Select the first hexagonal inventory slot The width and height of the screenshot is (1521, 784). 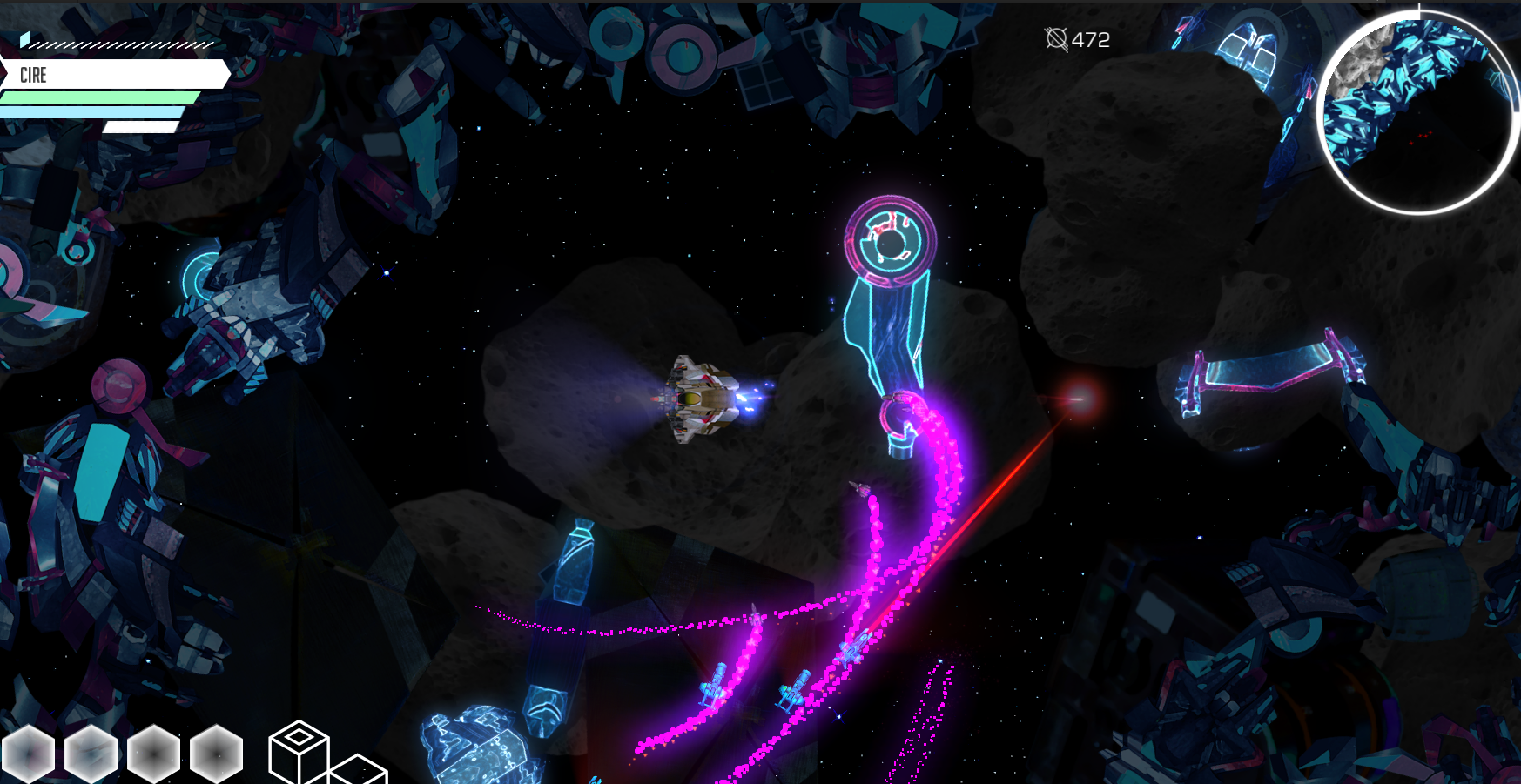coord(29,754)
